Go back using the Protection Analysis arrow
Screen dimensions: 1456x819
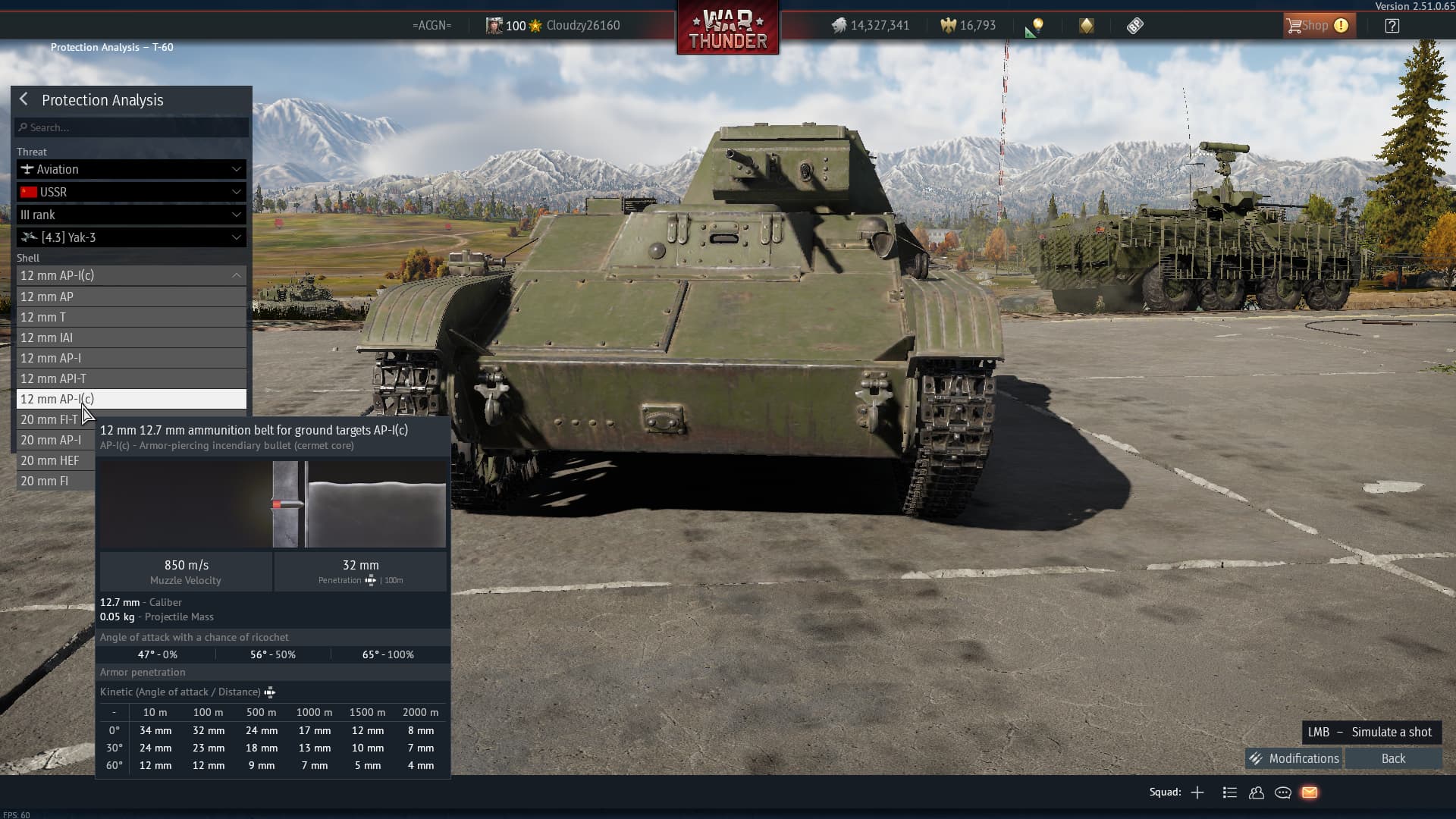[24, 99]
